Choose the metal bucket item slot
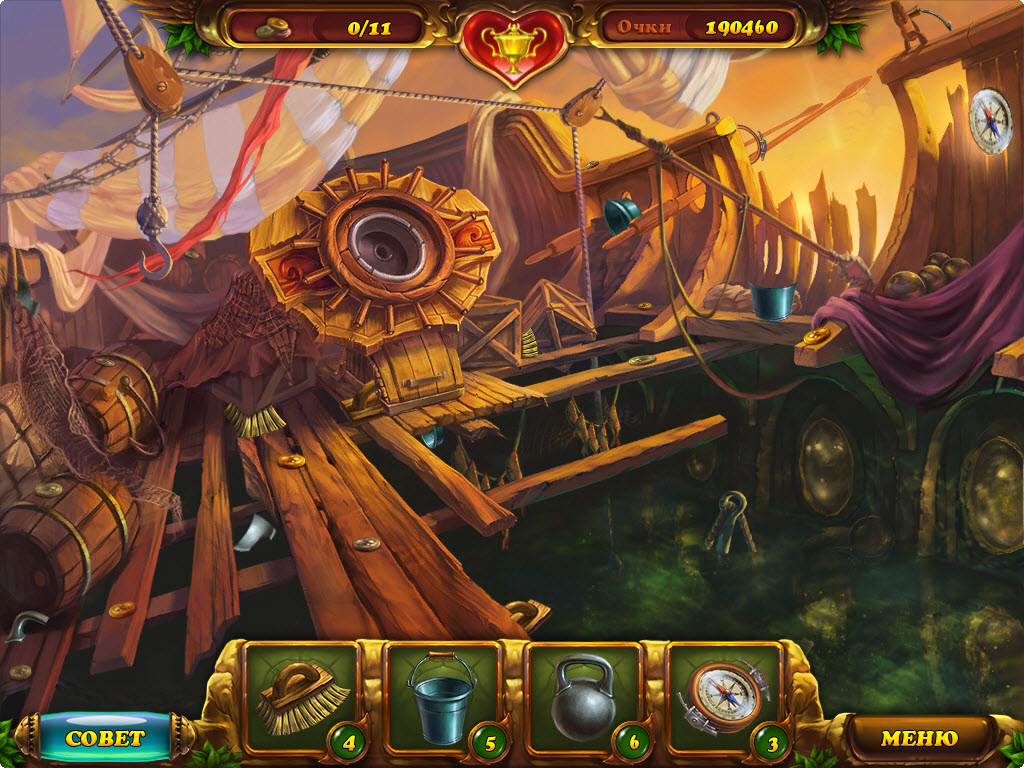The image size is (1024, 768). click(442, 696)
